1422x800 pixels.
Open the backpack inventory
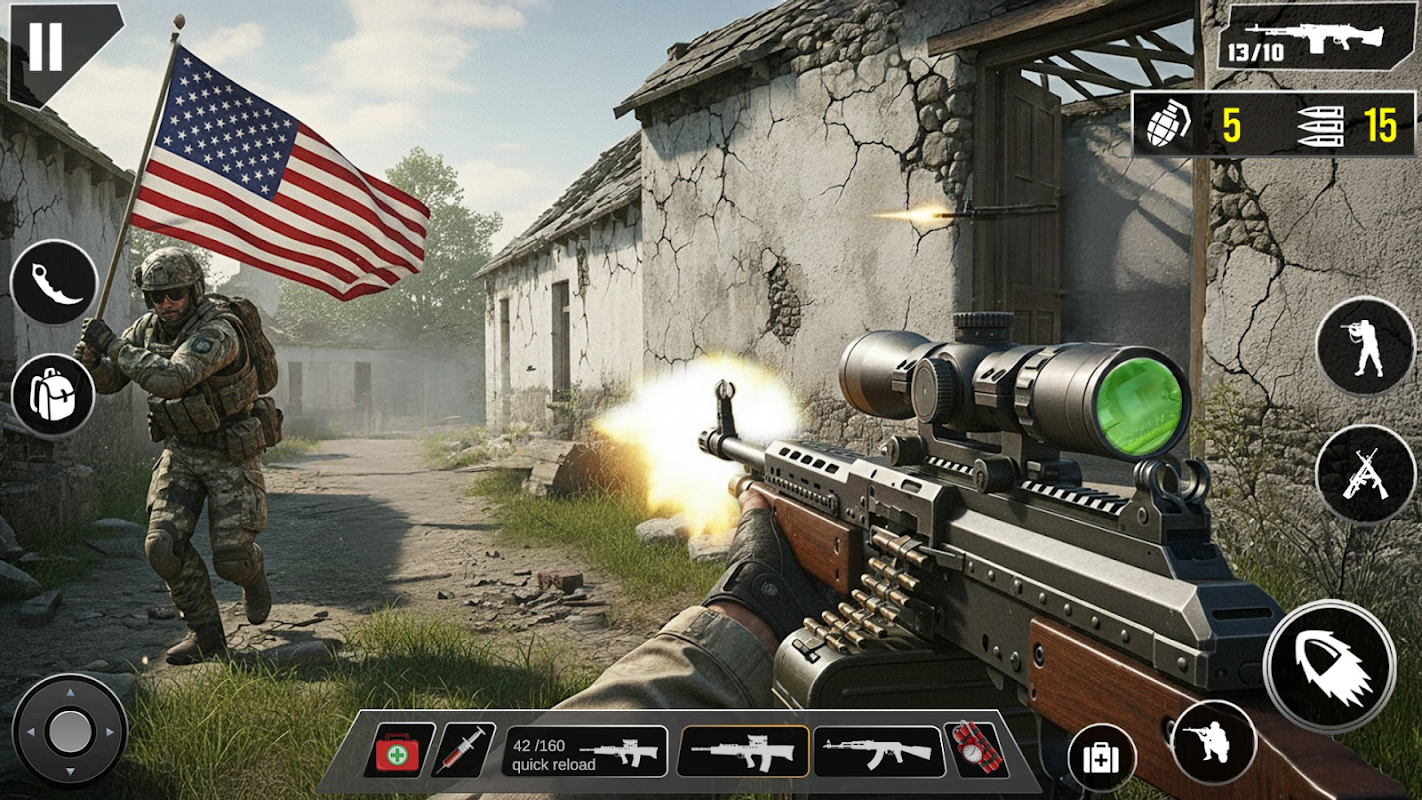53,395
